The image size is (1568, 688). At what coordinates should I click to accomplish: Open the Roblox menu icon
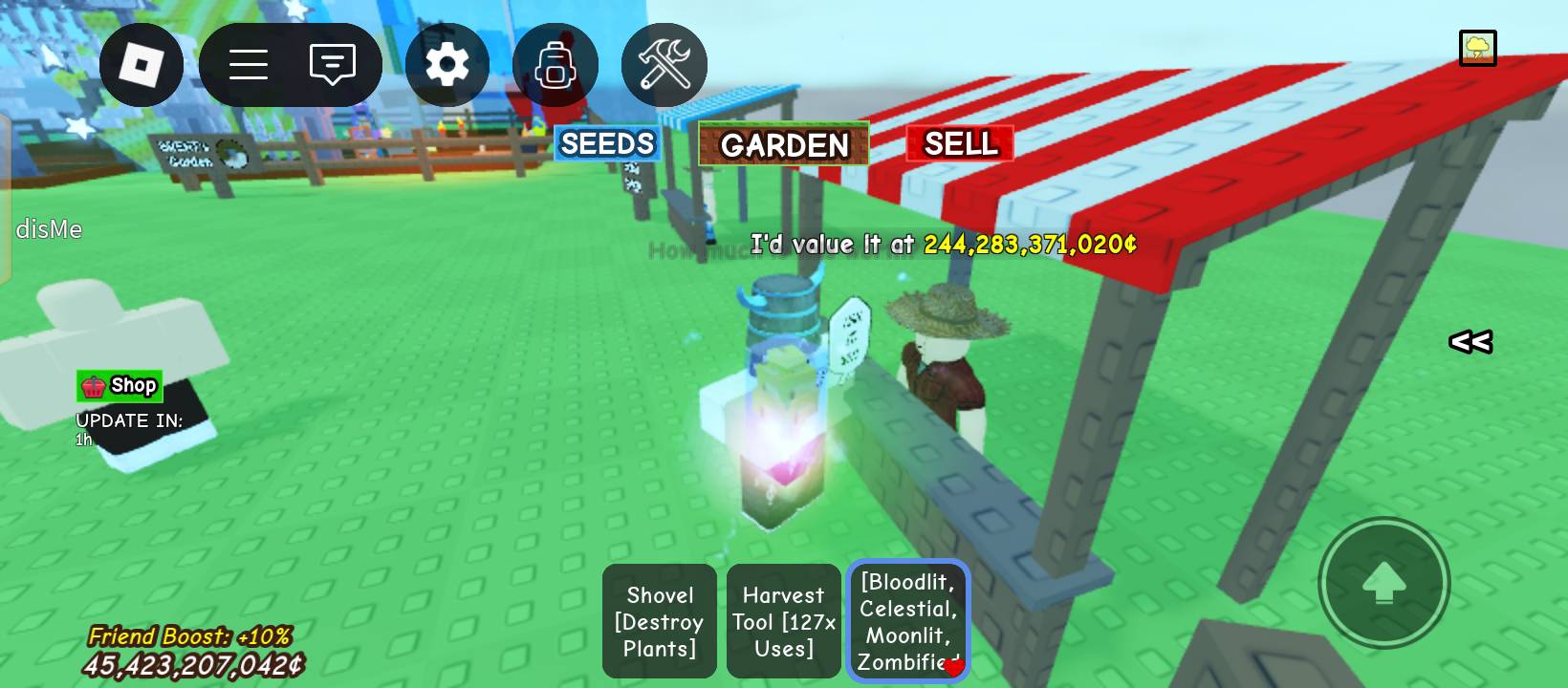(142, 64)
